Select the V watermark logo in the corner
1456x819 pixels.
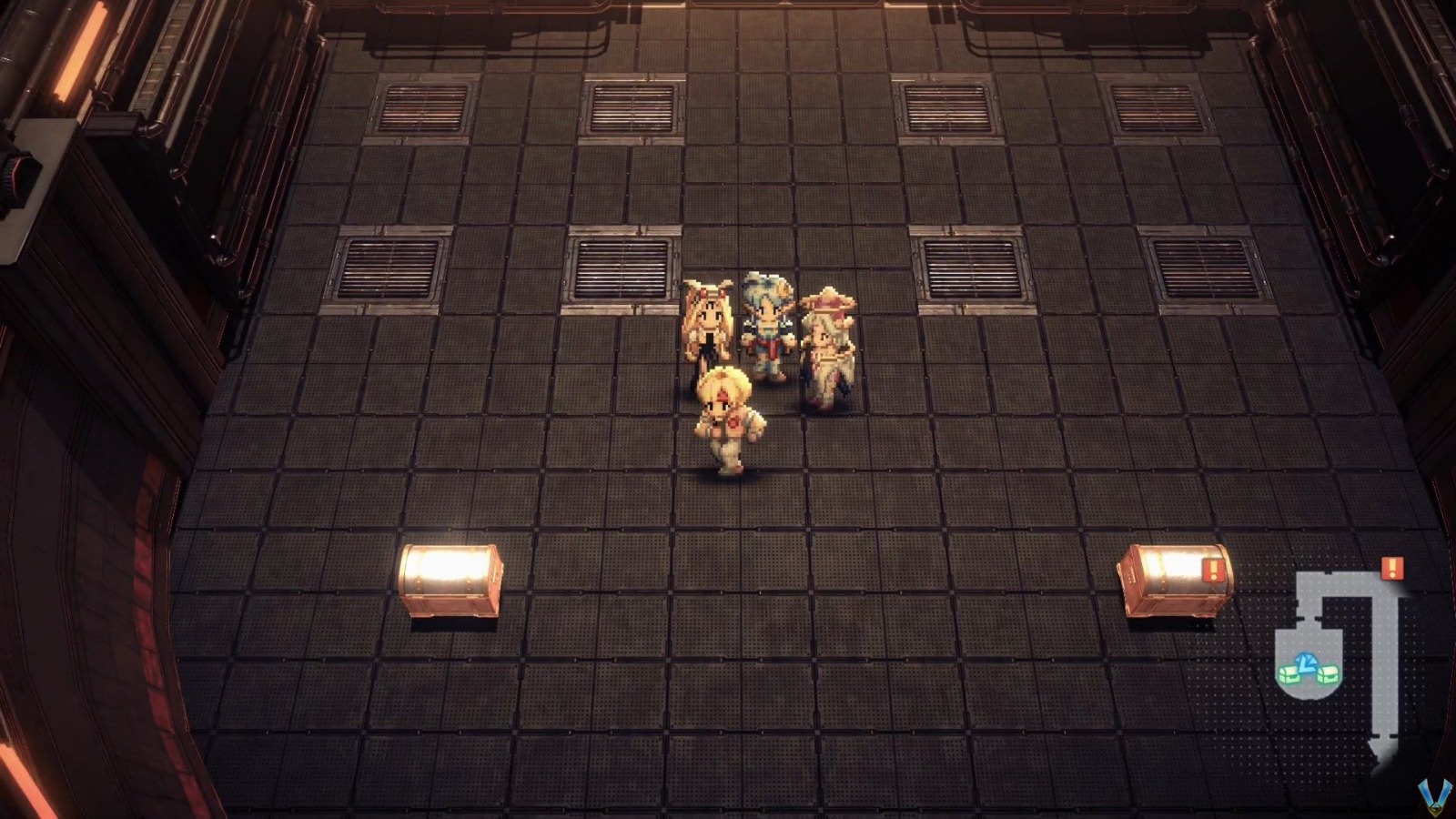coord(1435,798)
